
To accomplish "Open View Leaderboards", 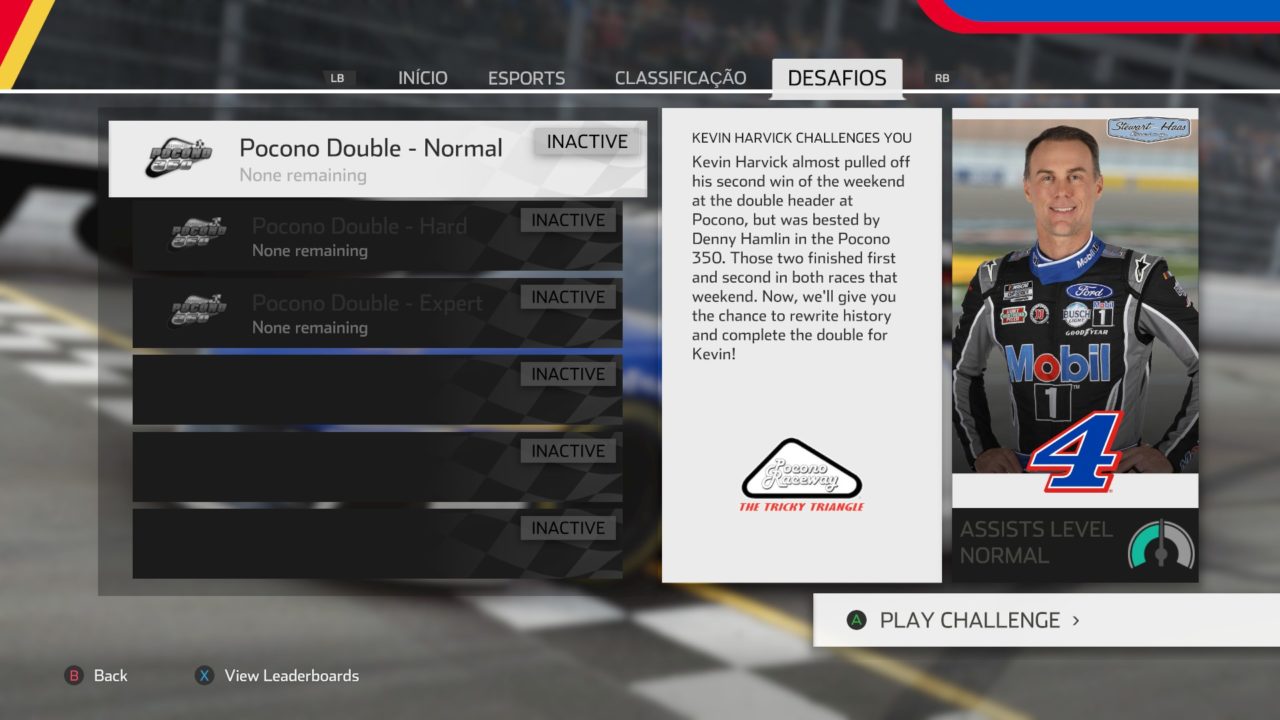I will click(x=277, y=676).
